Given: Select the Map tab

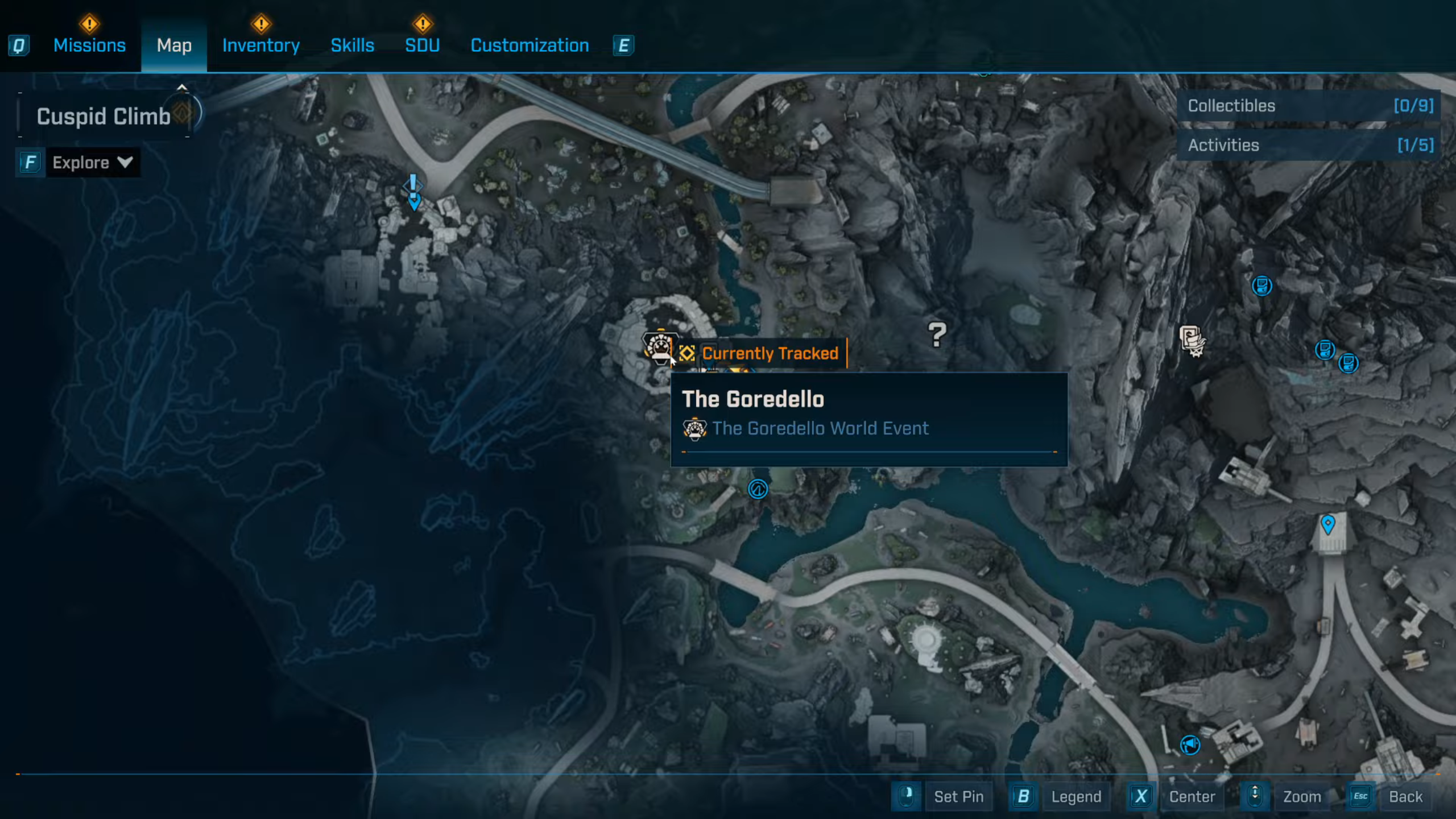Looking at the screenshot, I should point(174,45).
